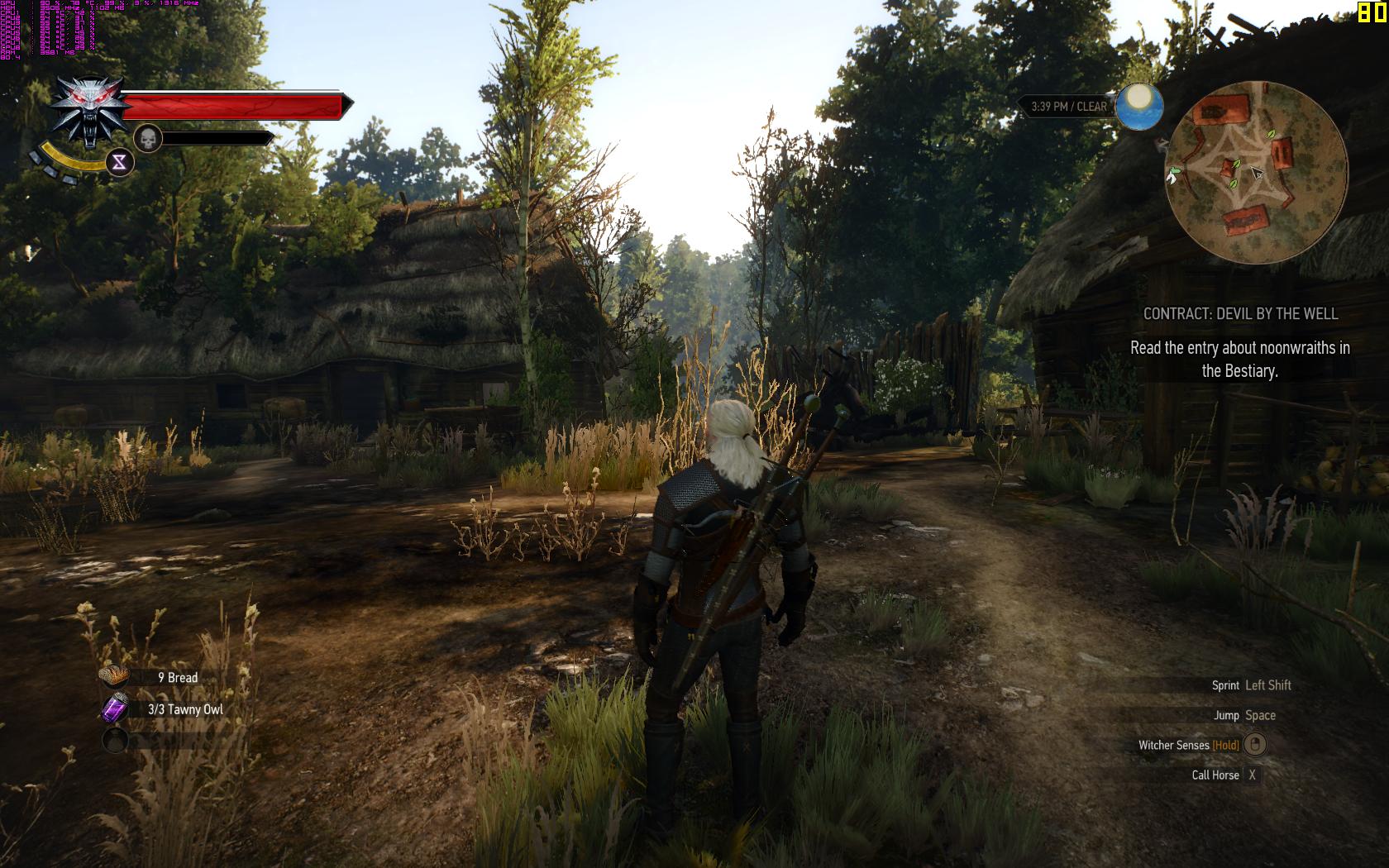Click the skull toxicity icon
The image size is (1389, 868).
point(146,138)
